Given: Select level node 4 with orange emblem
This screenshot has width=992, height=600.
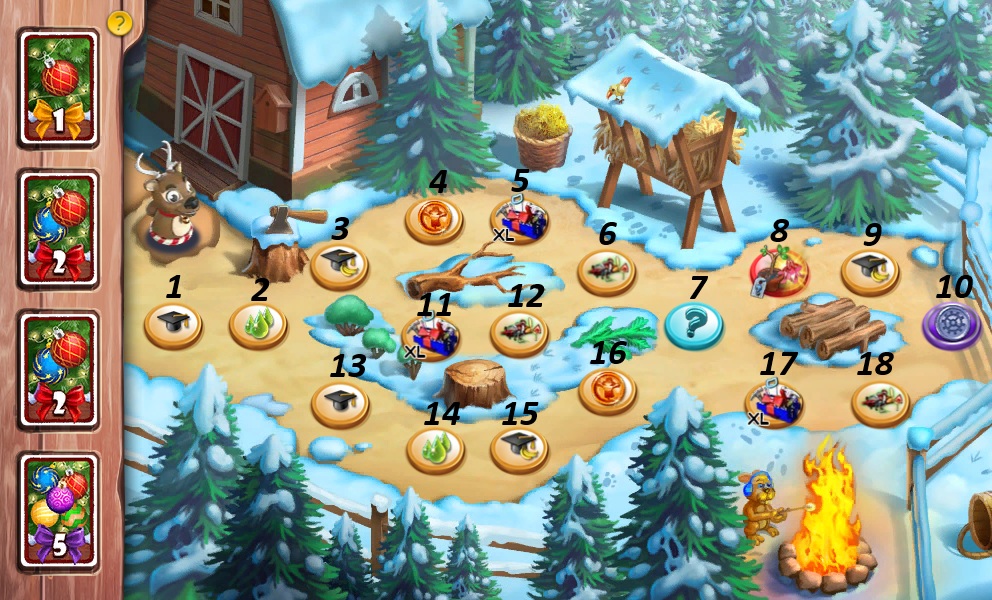Looking at the screenshot, I should tap(434, 219).
